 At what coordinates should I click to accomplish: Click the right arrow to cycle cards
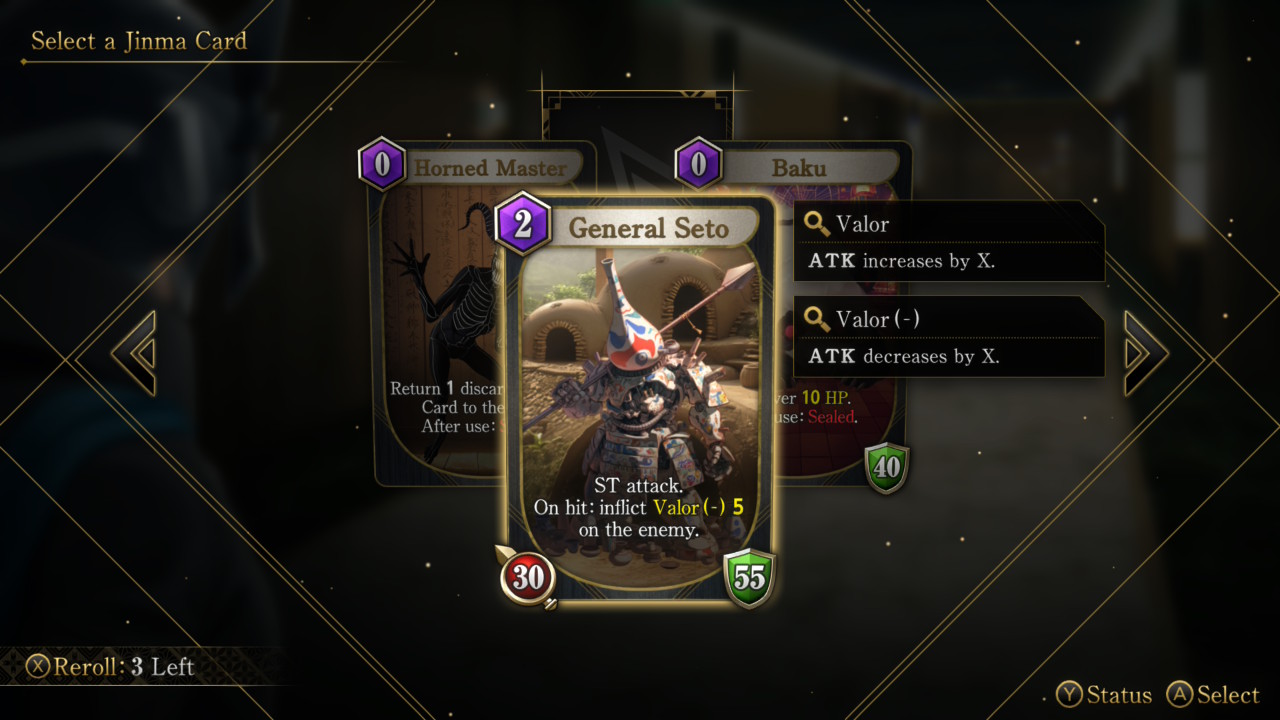click(x=1145, y=353)
